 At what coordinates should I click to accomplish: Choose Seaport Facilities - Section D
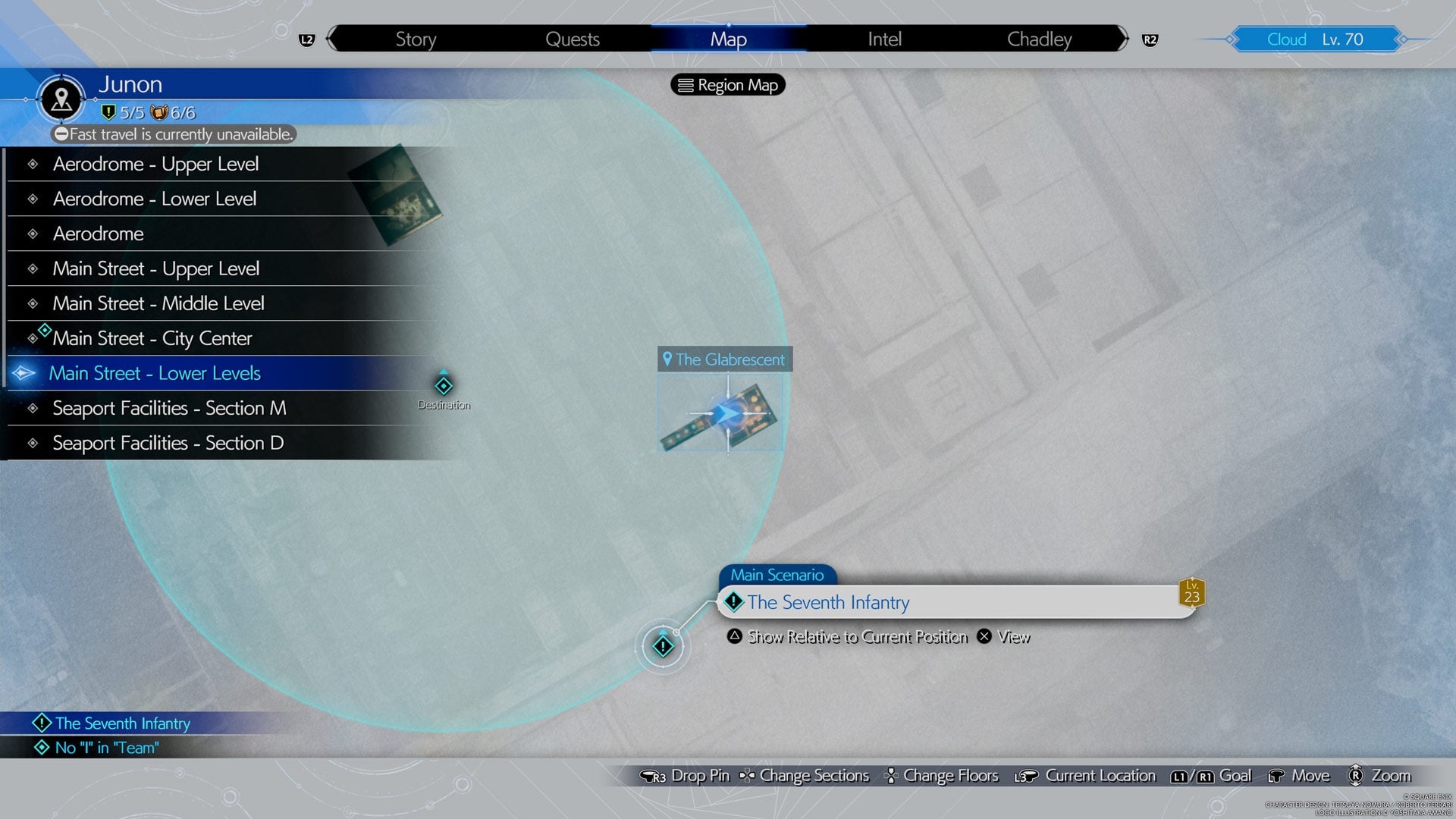coord(168,443)
